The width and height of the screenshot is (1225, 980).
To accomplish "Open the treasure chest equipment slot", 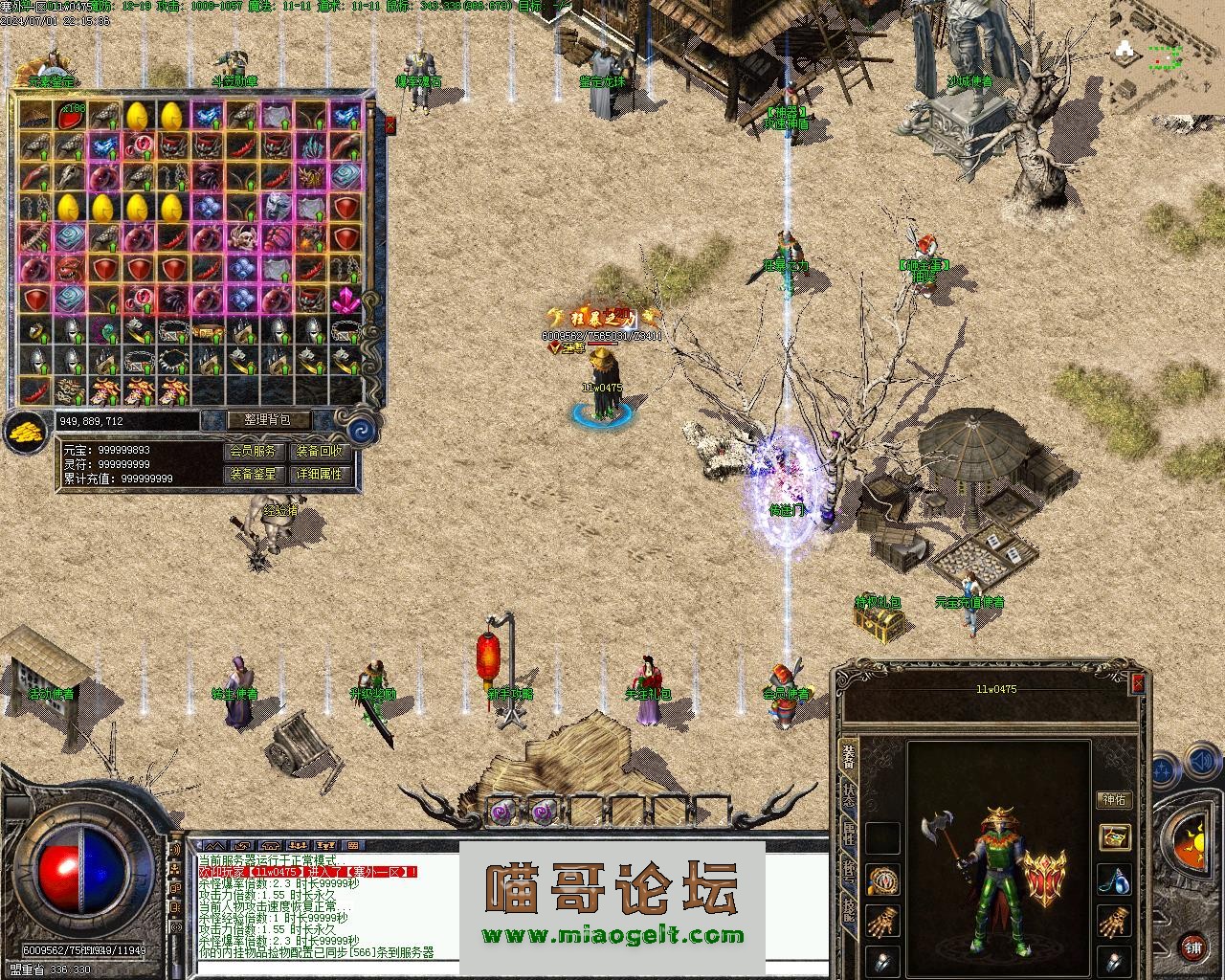I will pyautogui.click(x=1114, y=837).
